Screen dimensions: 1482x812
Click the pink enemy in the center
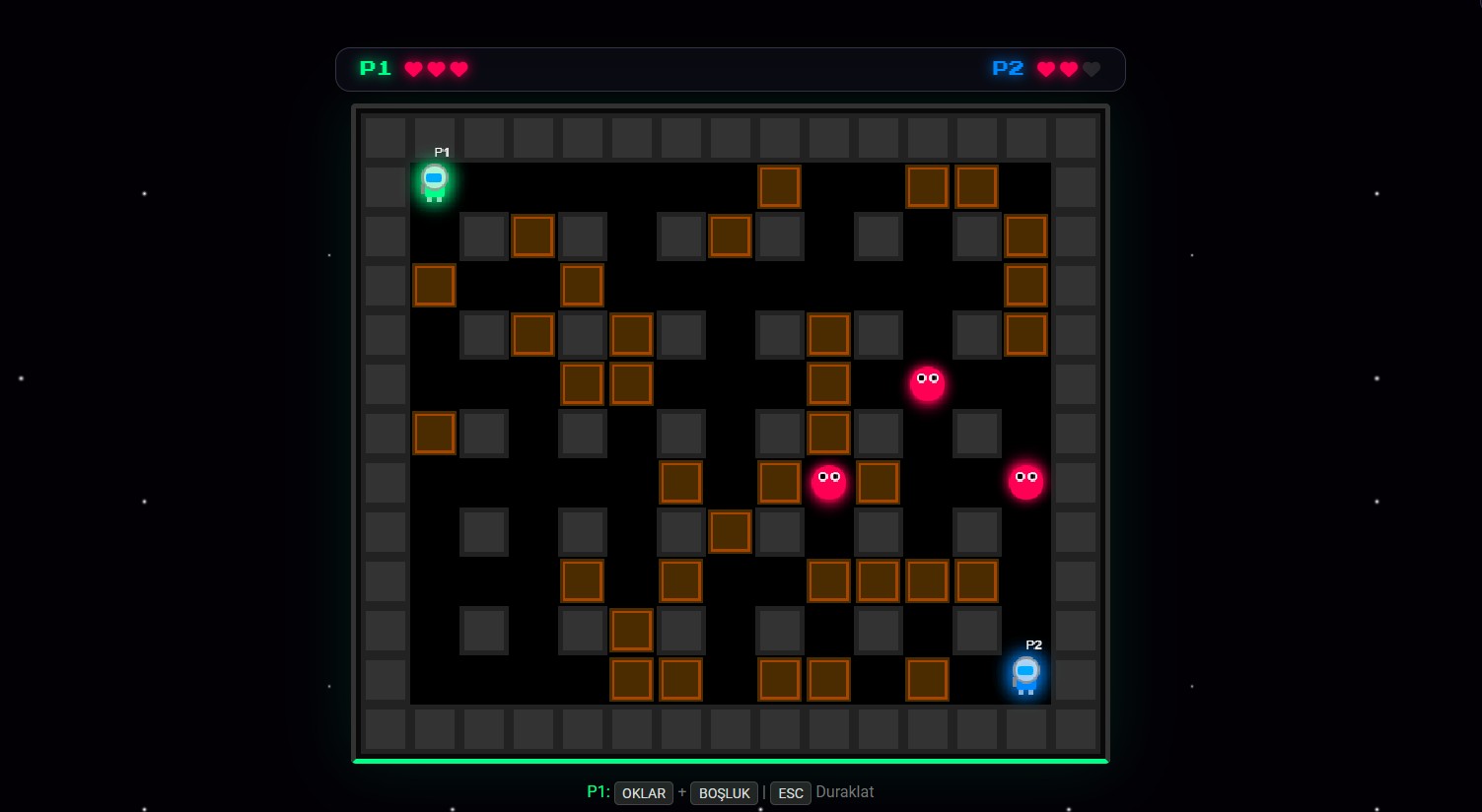pyautogui.click(x=828, y=482)
